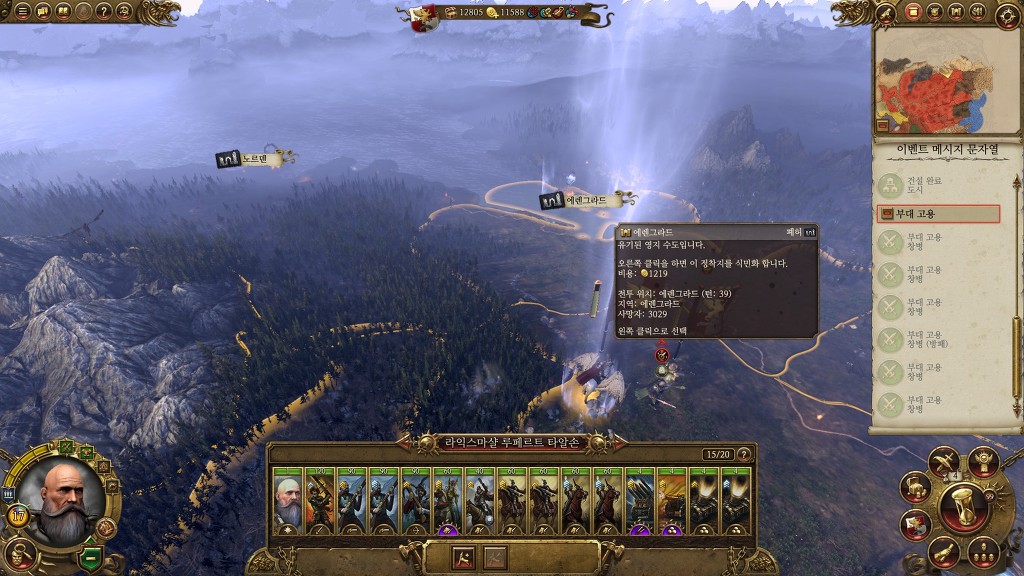This screenshot has width=1024, height=576.
Task: Open the yellow book button in top bar
Action: (61, 13)
